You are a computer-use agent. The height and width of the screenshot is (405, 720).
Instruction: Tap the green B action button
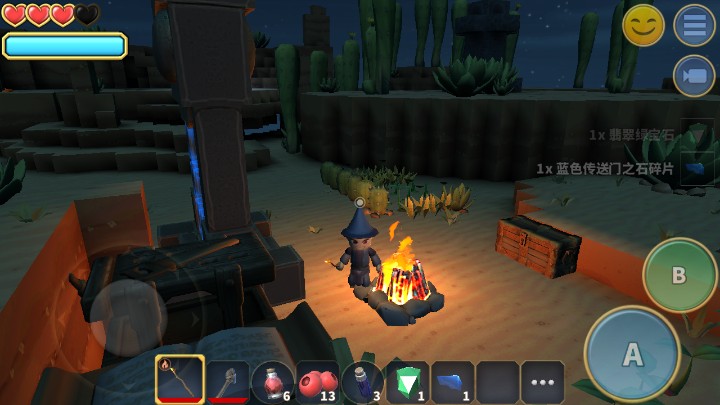679,275
